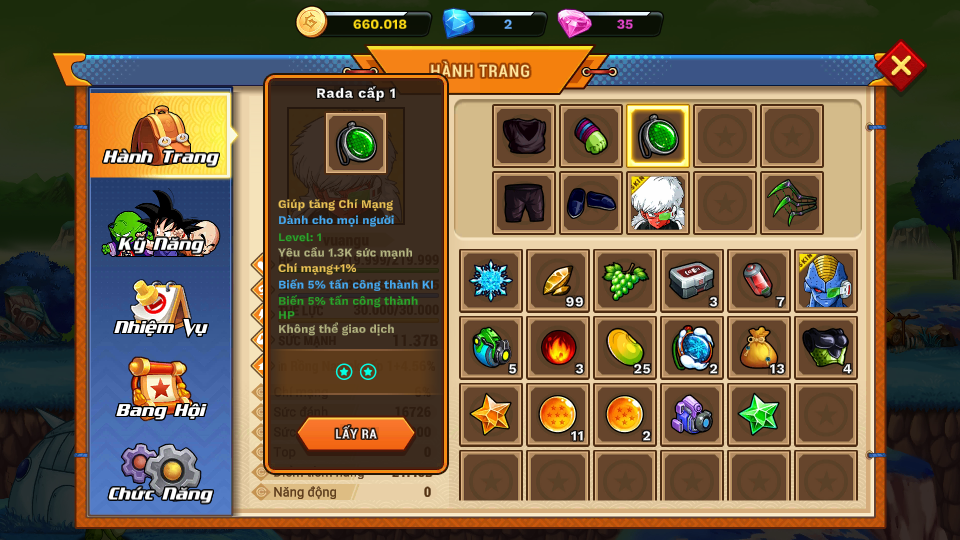Open the Kỹ Năng tab
Viewport: 960px width, 540px height.
tap(160, 222)
